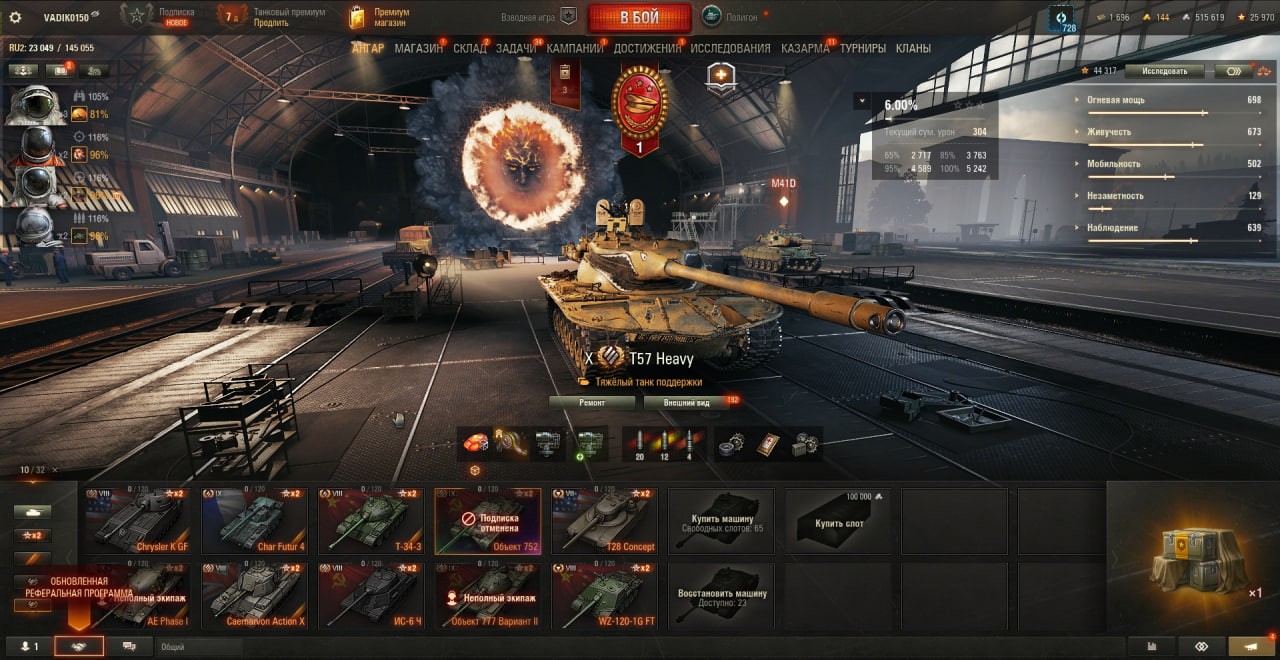Start battle with the В БОЙ button
The image size is (1280, 660).
pos(639,17)
